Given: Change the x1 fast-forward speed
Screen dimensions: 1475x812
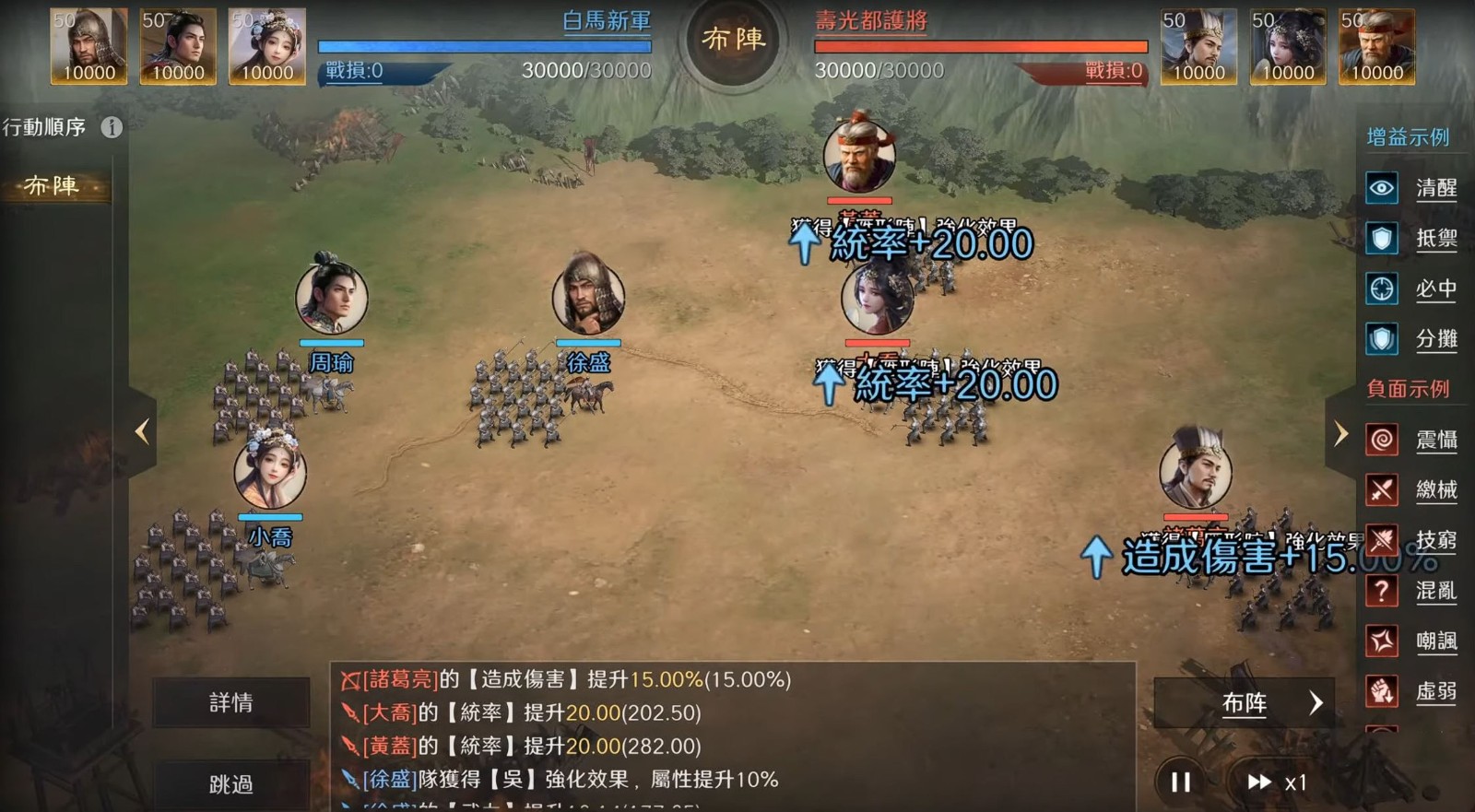Looking at the screenshot, I should tap(1276, 783).
